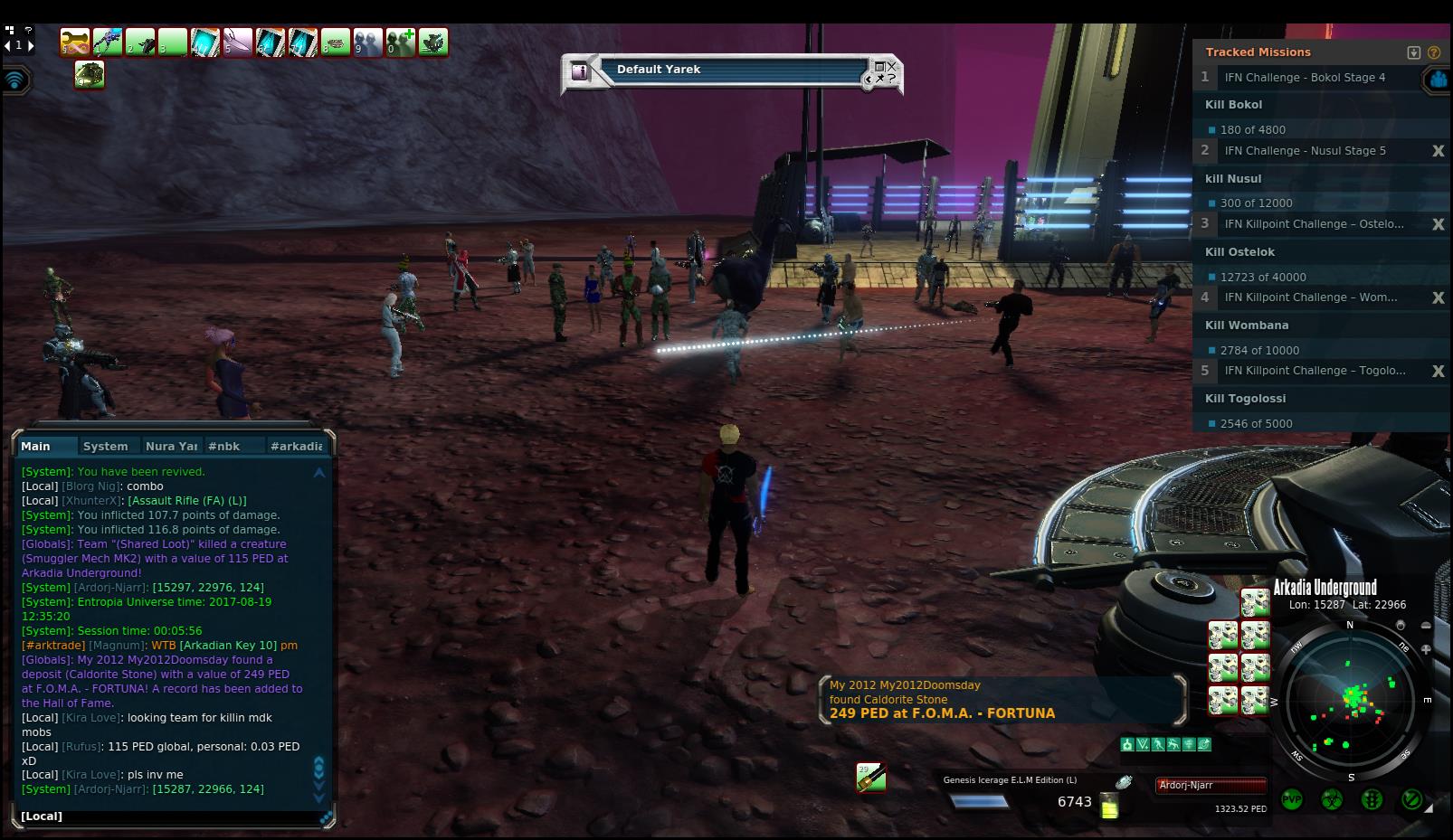
Task: Toggle the PVP status button
Action: (1292, 800)
